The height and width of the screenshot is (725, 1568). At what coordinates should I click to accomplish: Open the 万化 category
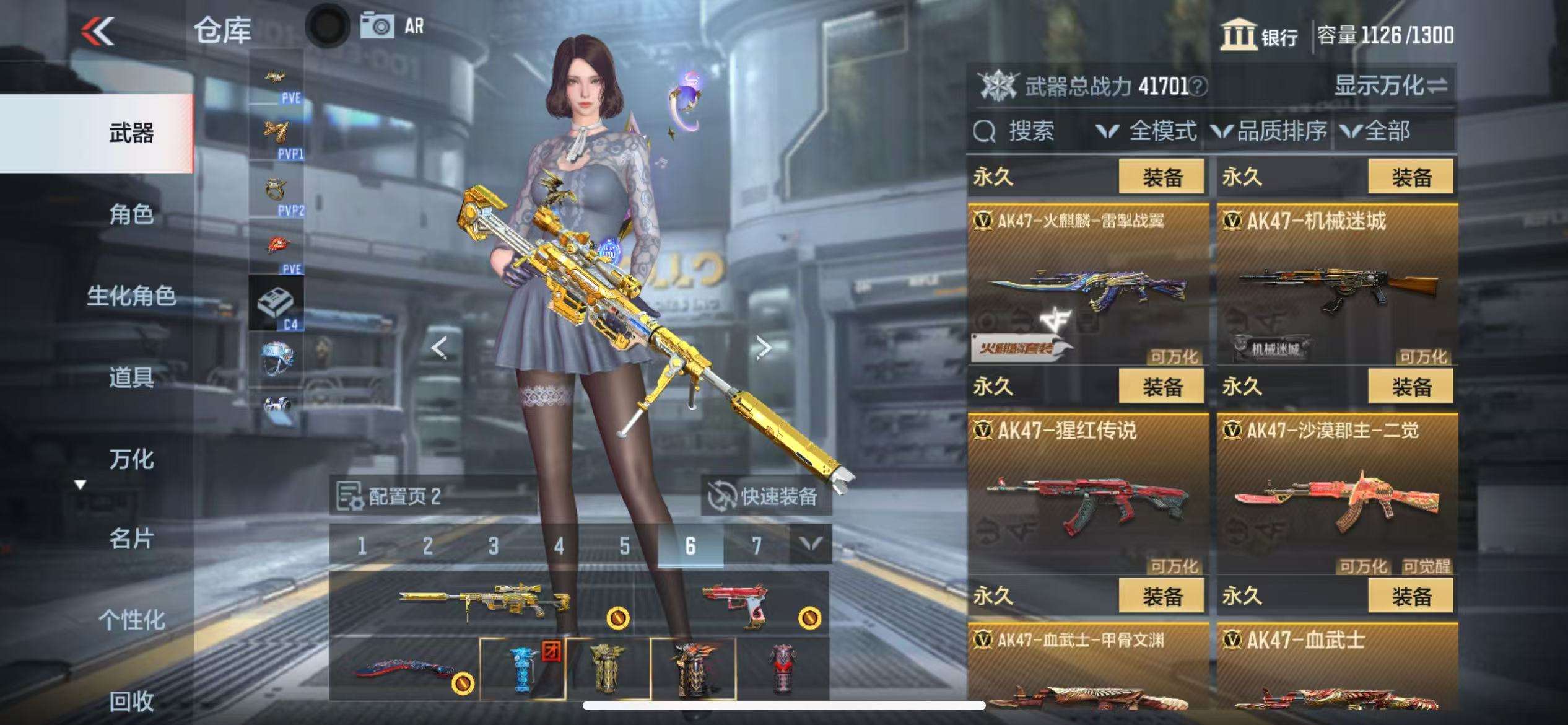tap(131, 459)
